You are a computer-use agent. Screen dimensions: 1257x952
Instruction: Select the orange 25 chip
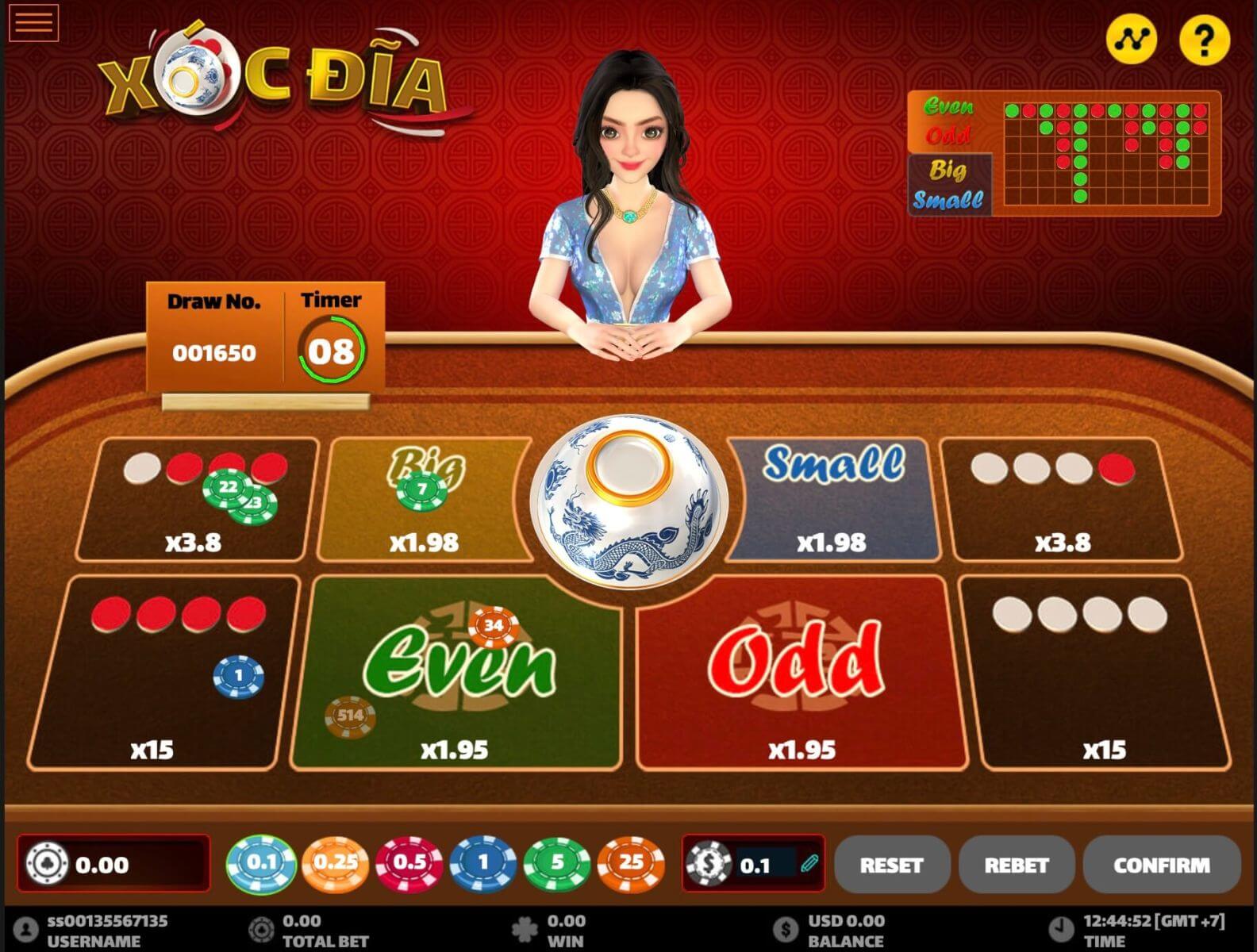(x=631, y=863)
